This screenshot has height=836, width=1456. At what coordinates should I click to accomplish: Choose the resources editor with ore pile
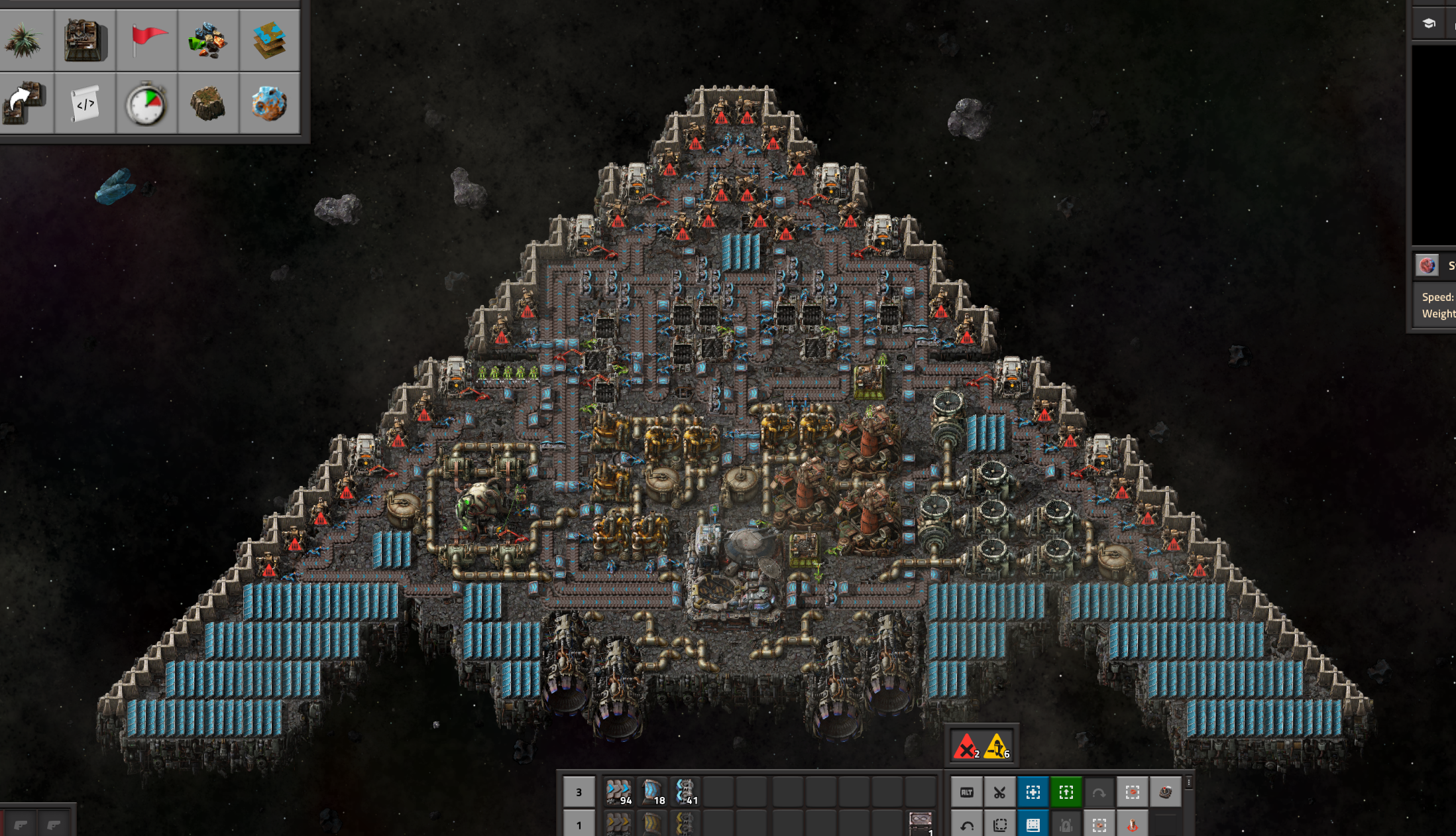coord(208,40)
